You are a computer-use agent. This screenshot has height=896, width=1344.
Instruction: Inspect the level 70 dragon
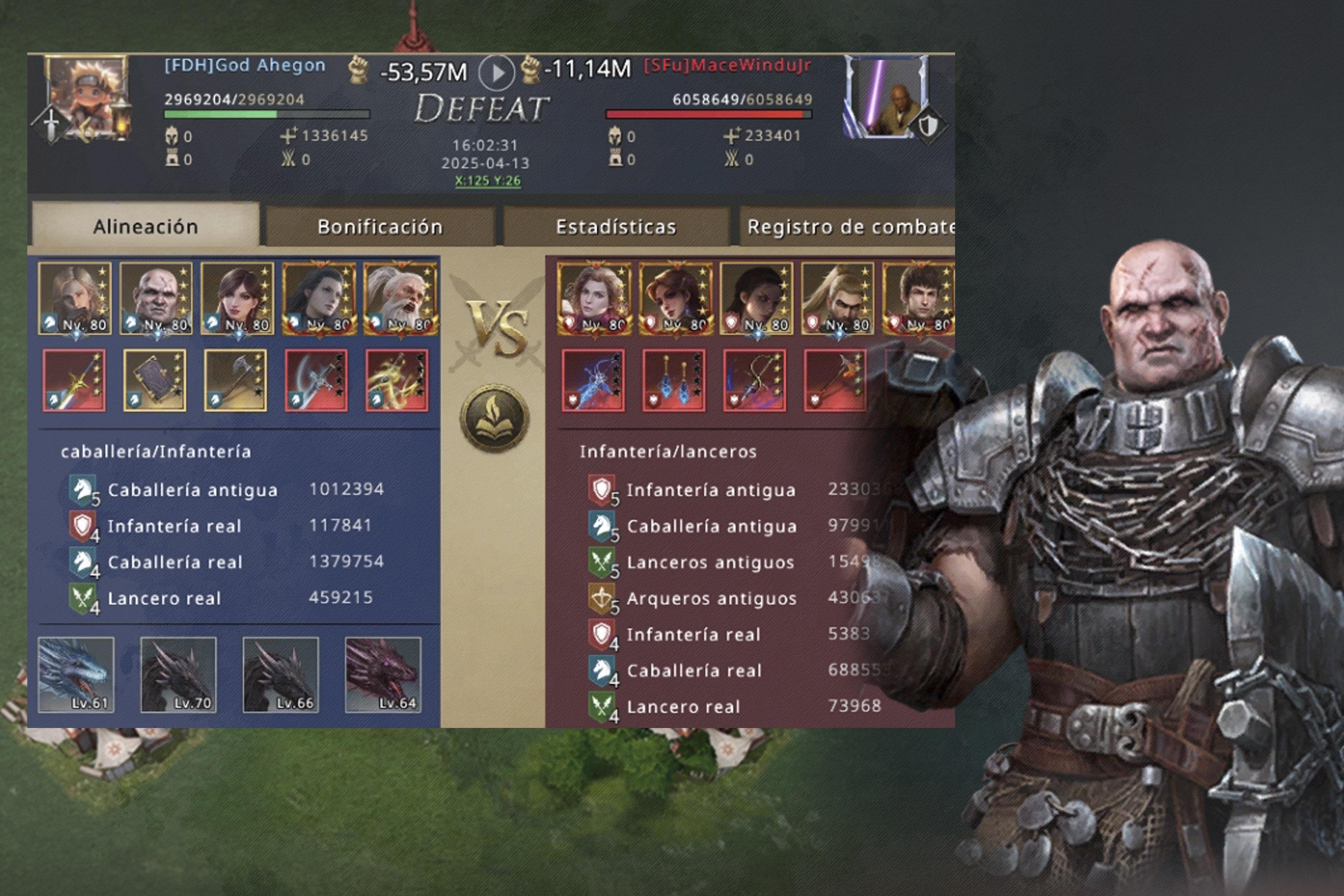point(178,674)
